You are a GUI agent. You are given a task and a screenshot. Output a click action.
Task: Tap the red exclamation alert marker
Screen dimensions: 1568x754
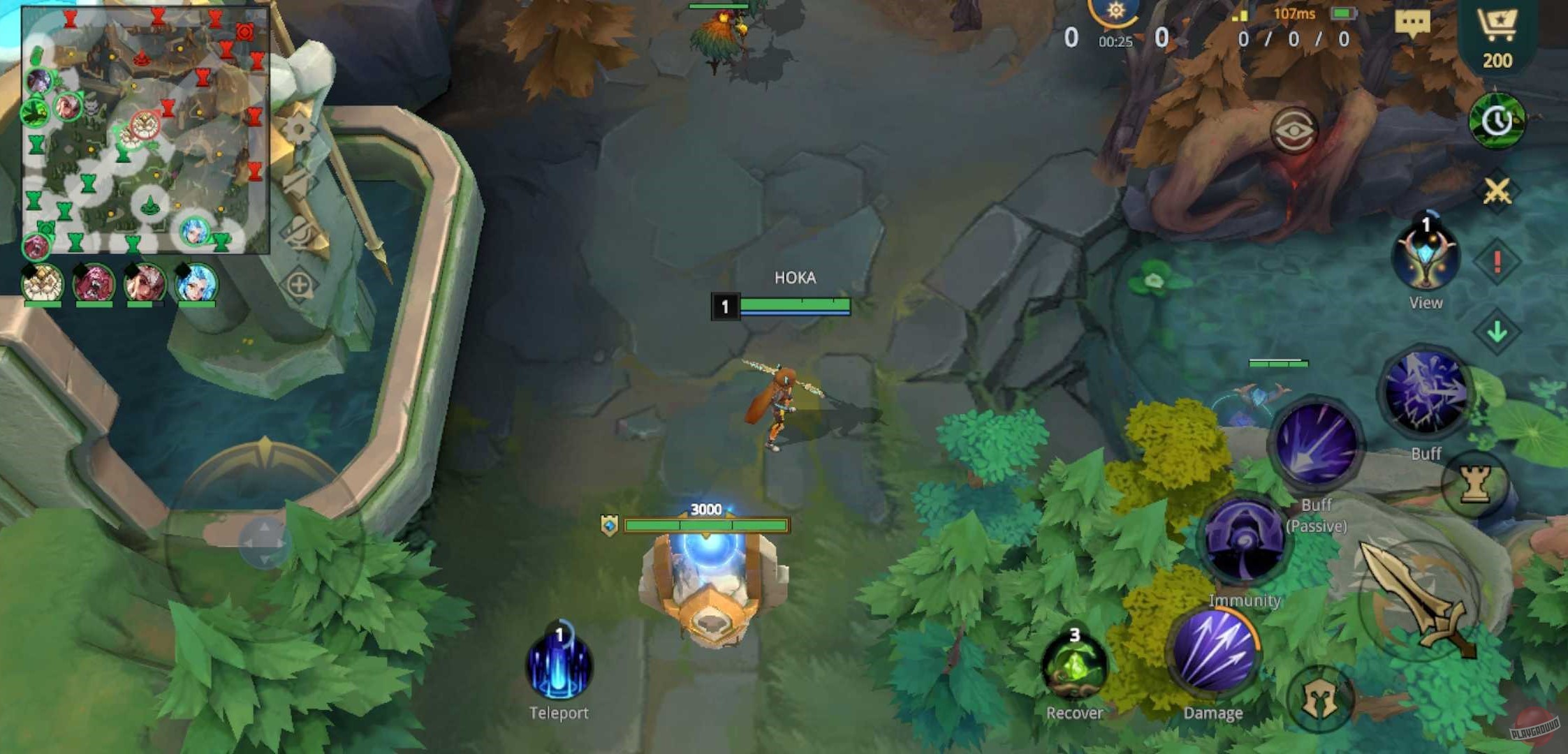coord(1496,263)
